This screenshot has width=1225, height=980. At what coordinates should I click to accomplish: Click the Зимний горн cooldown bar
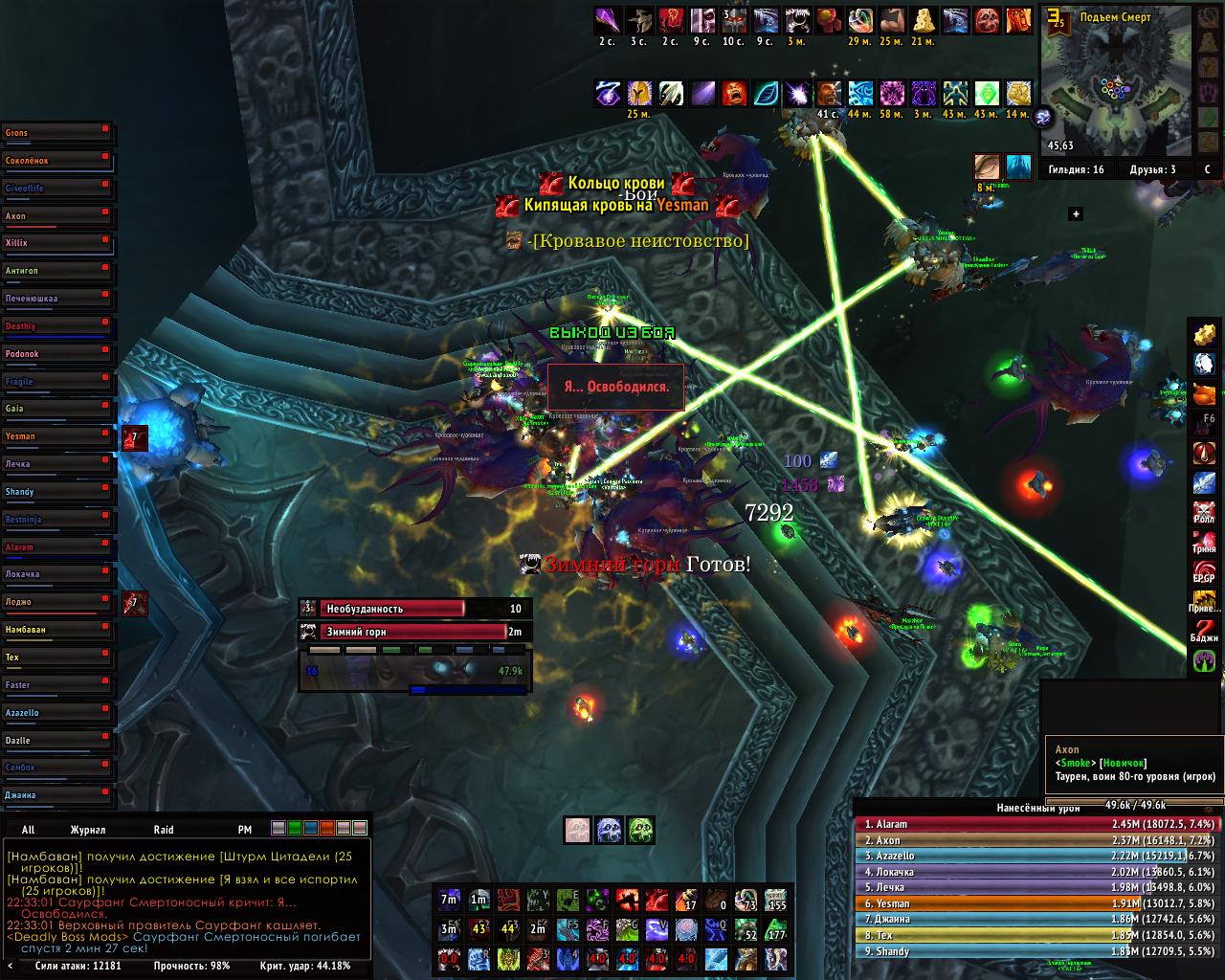413,632
